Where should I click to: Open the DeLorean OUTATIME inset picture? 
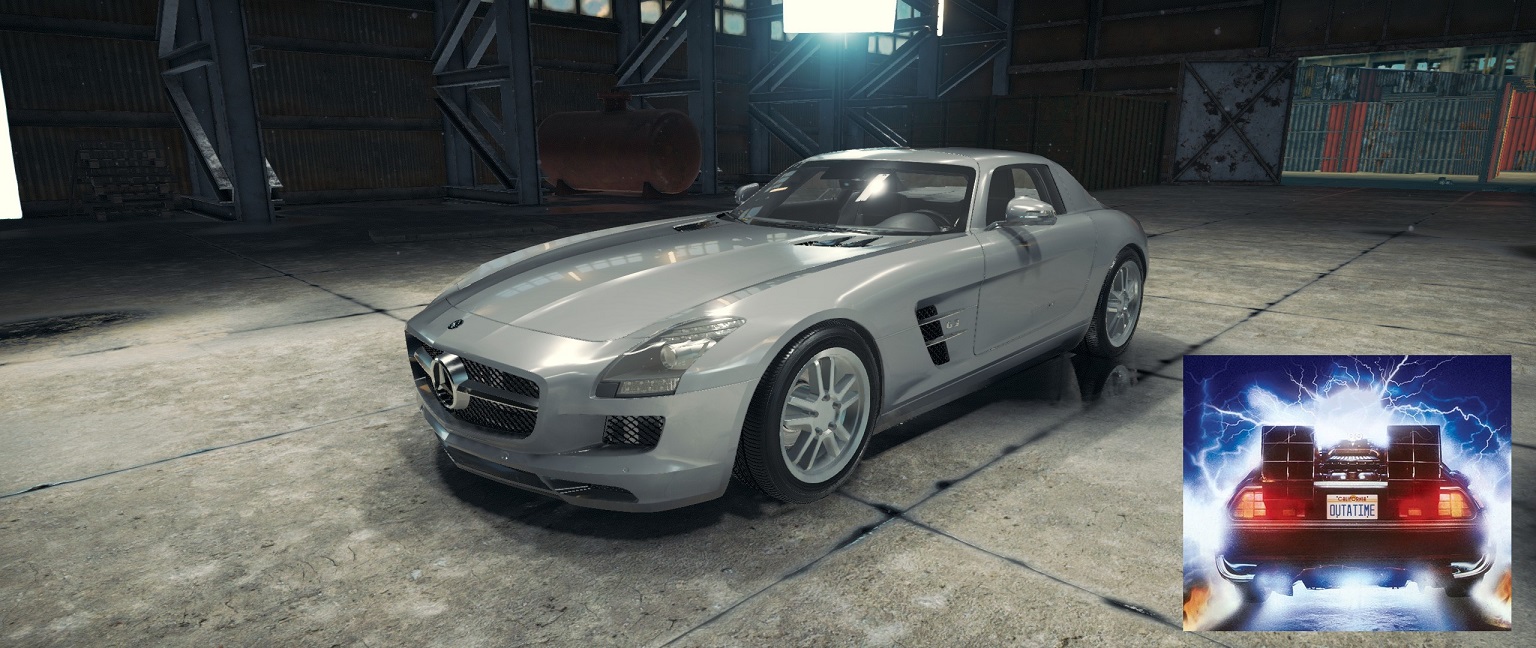[x=1346, y=492]
